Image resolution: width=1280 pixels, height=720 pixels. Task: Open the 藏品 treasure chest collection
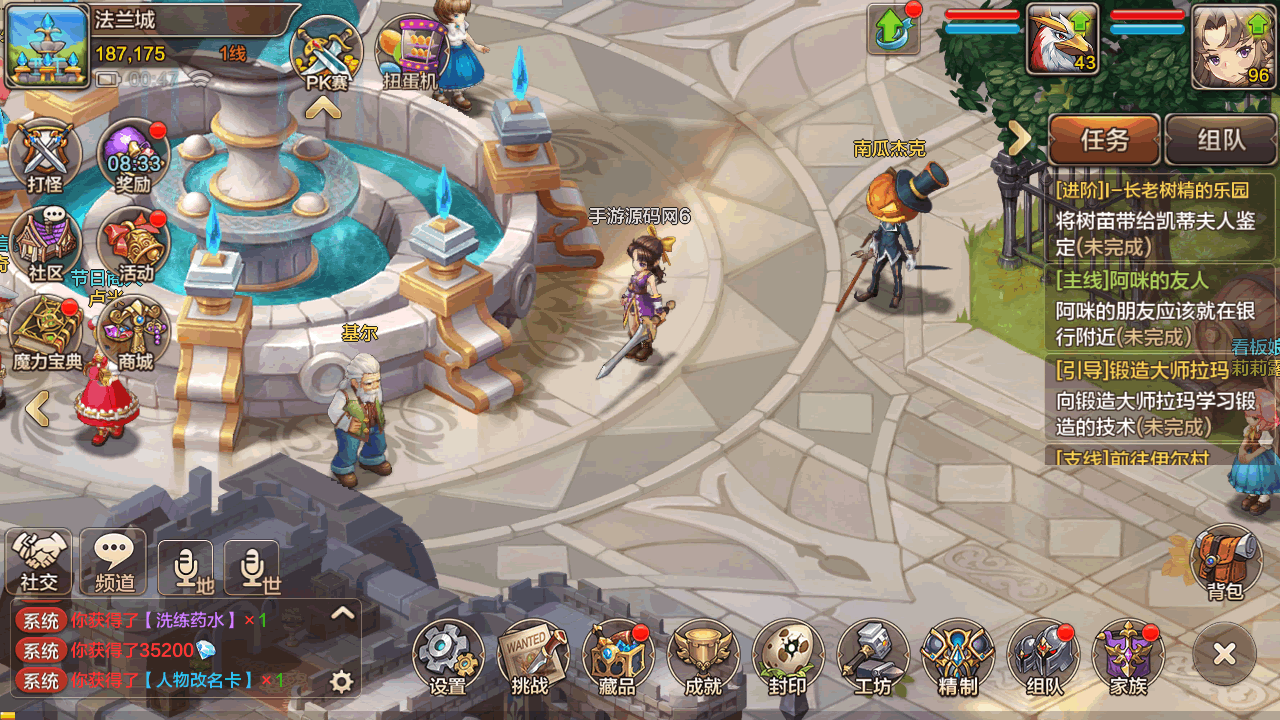[x=616, y=656]
